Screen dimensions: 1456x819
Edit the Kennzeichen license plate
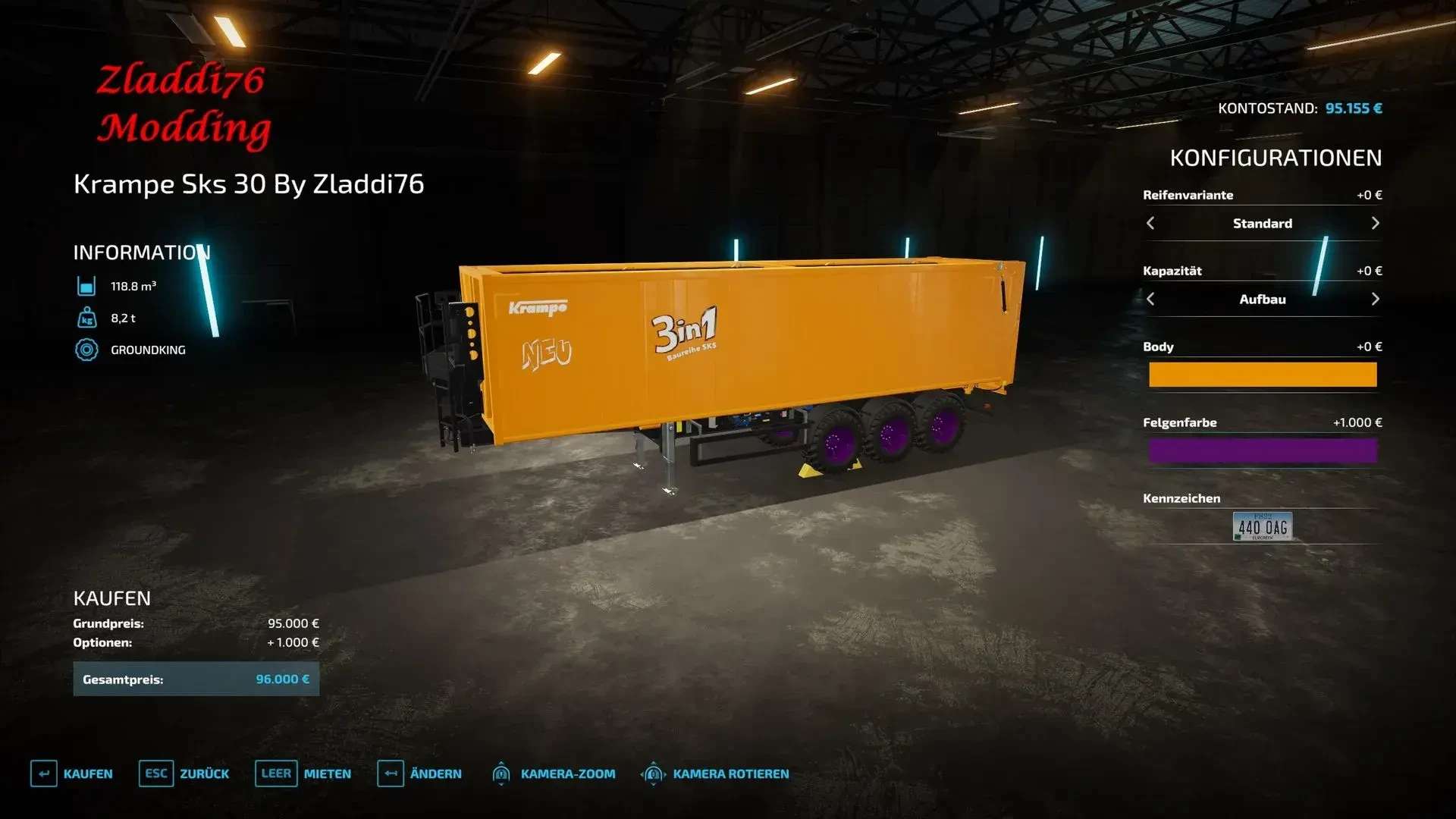pos(1262,526)
